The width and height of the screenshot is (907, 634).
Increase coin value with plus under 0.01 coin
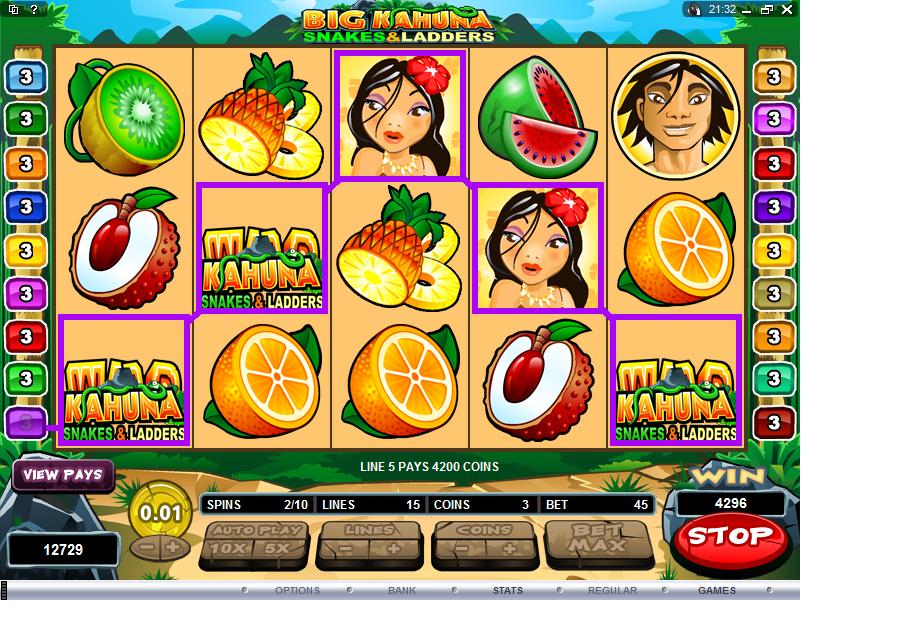coord(172,548)
